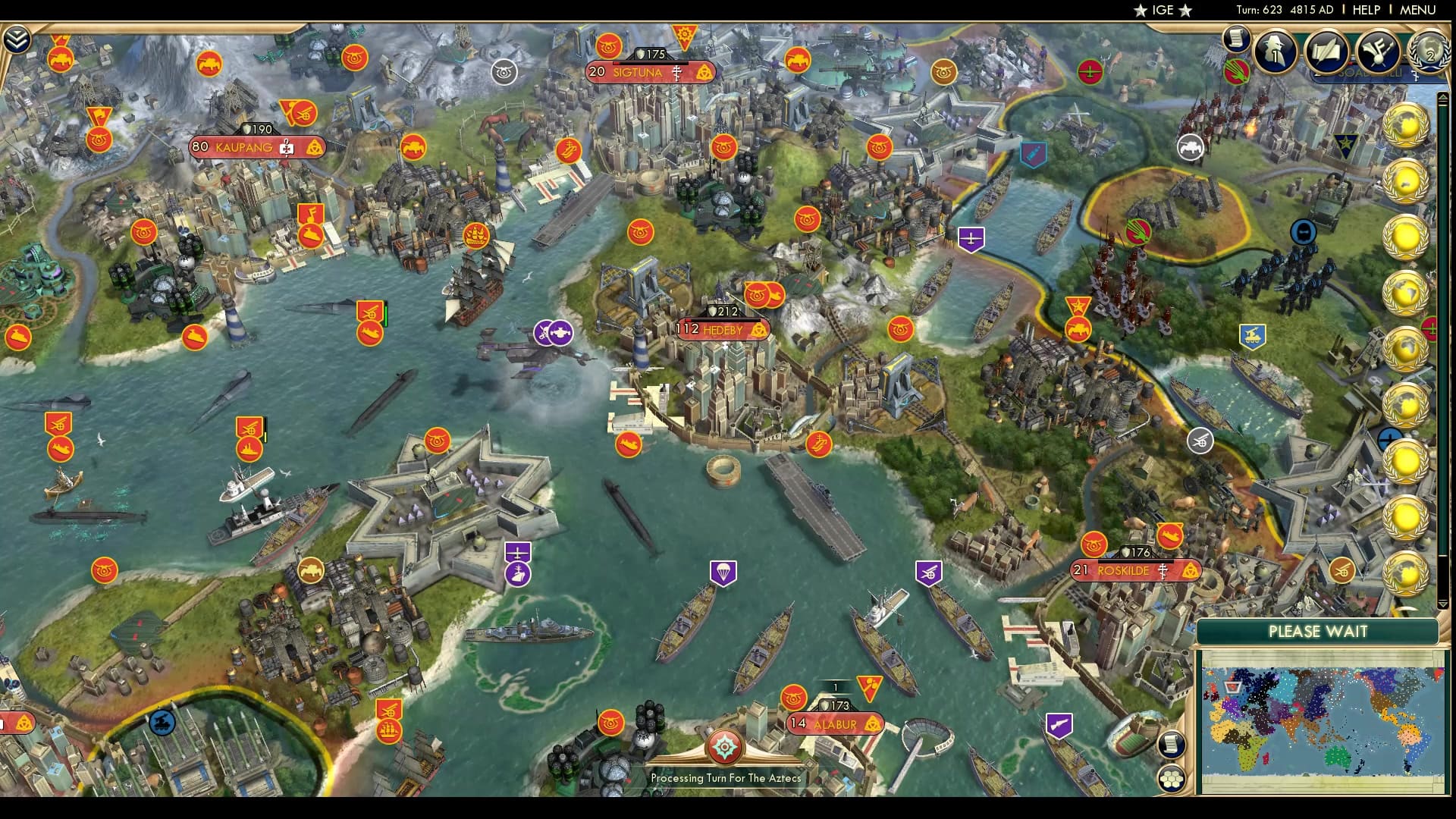The image size is (1456, 819).
Task: Click the down arrow on the notification scrollbar
Action: (x=1442, y=603)
